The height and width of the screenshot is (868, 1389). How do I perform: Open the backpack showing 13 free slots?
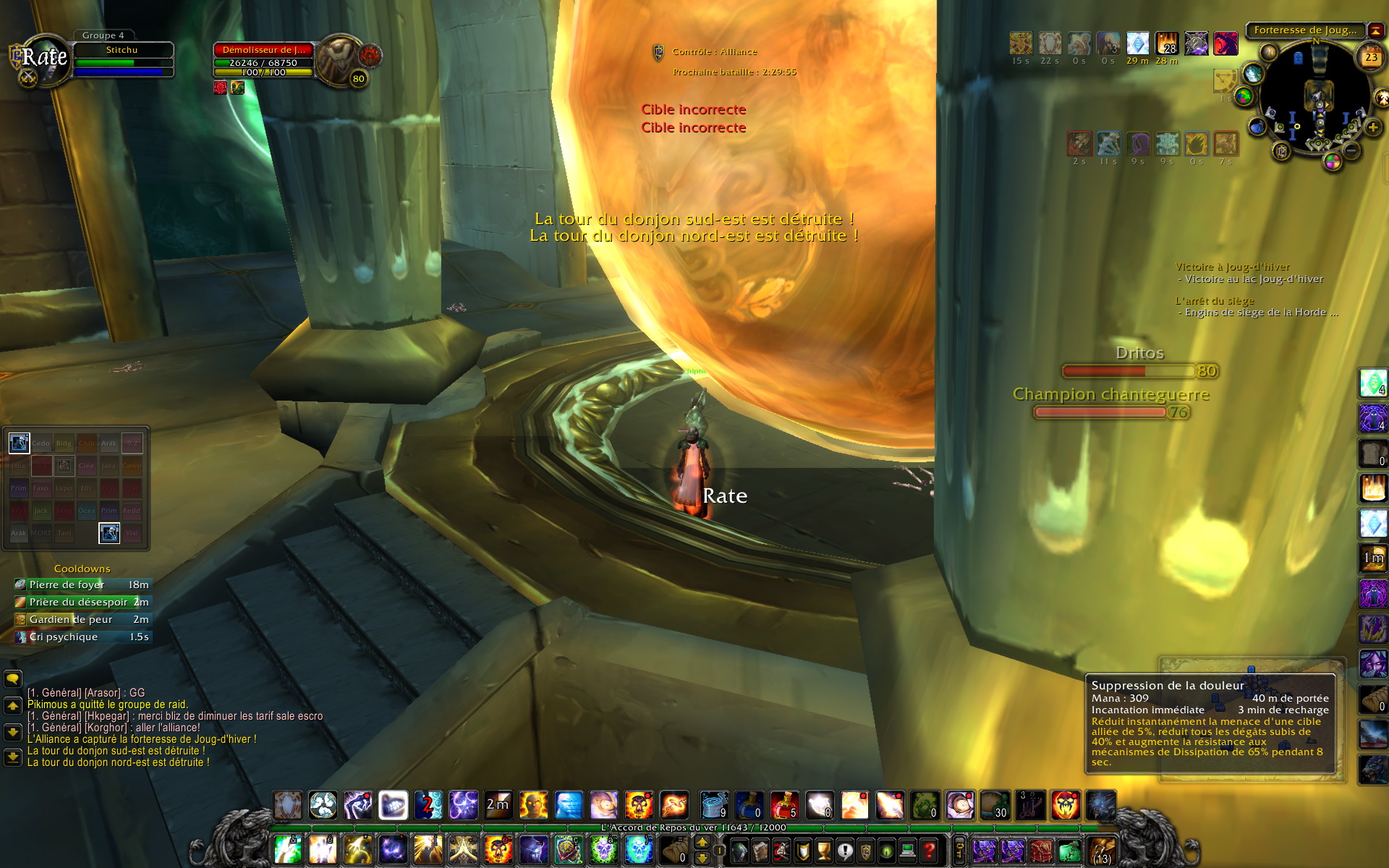[1101, 851]
